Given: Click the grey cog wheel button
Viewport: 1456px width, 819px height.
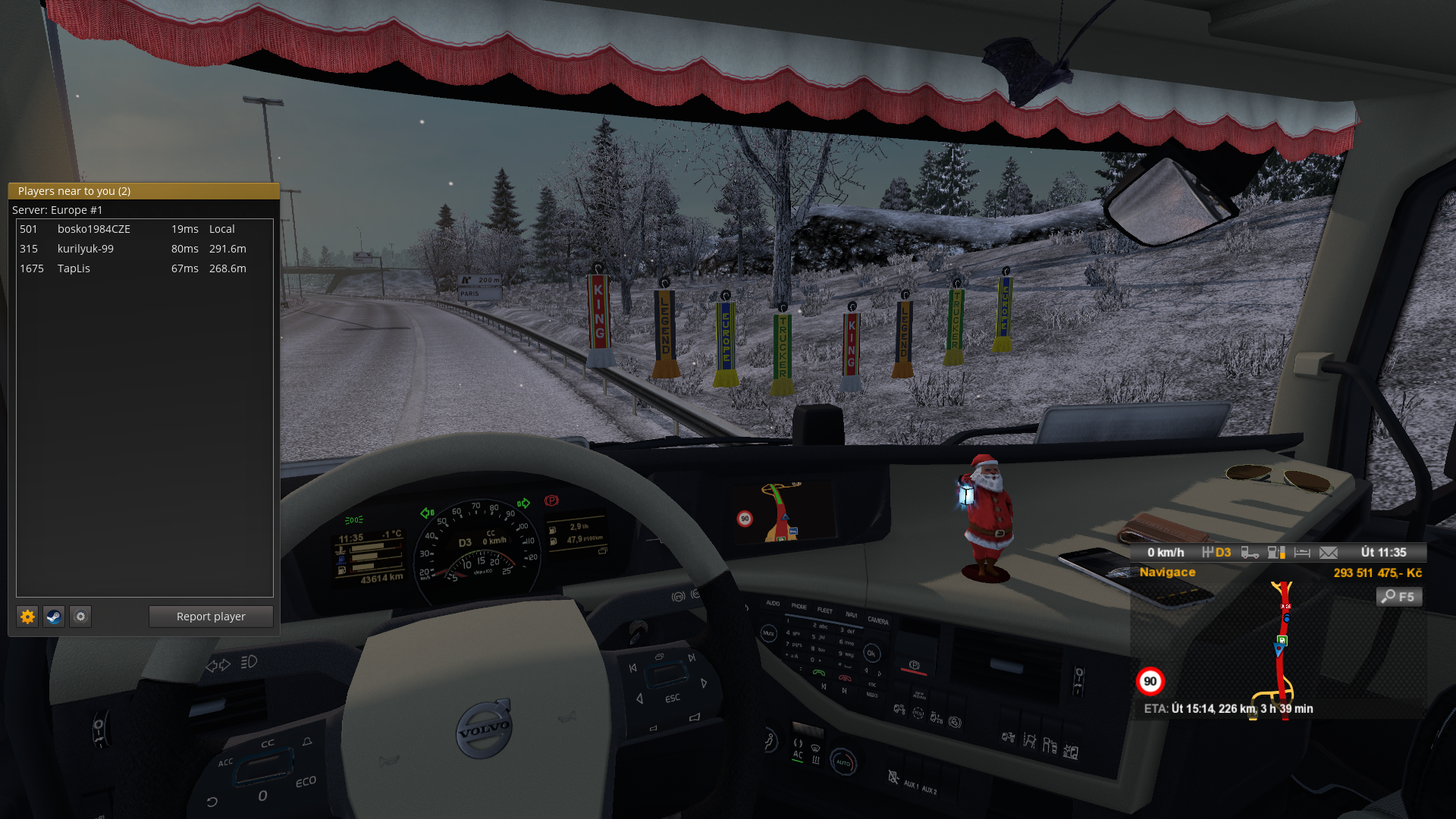Looking at the screenshot, I should pos(80,617).
